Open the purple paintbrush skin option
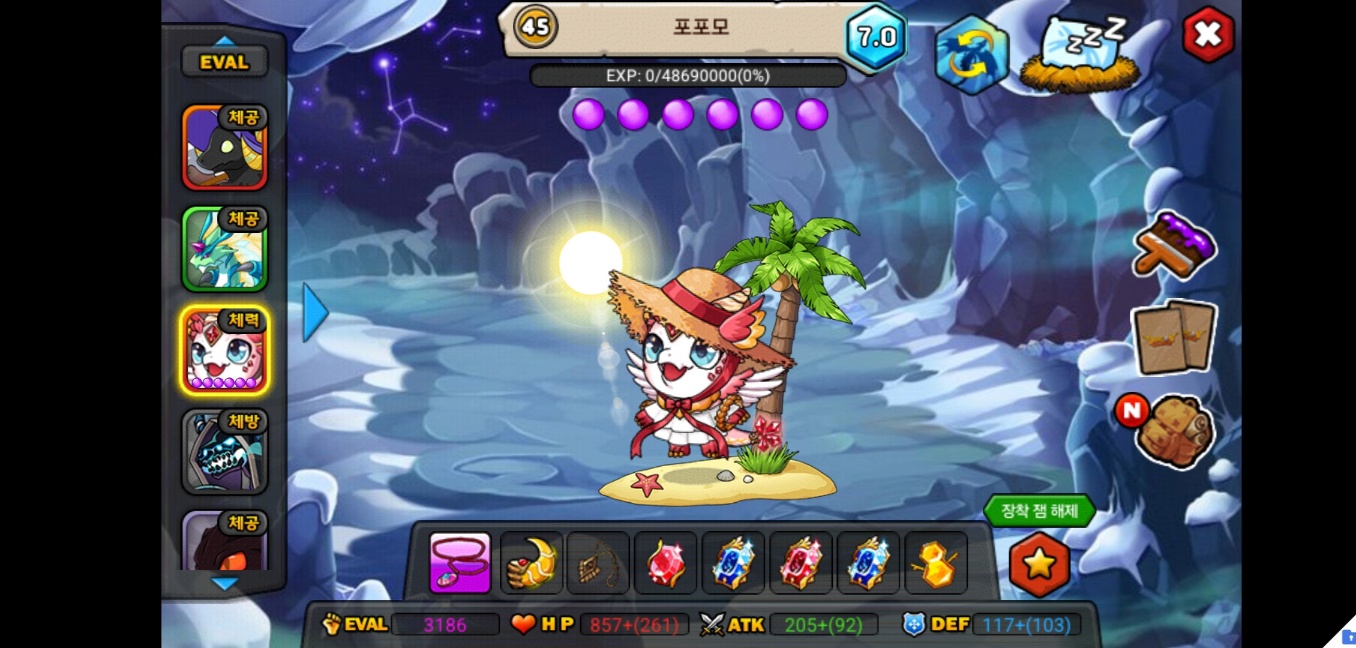The image size is (1356, 648). point(1174,245)
